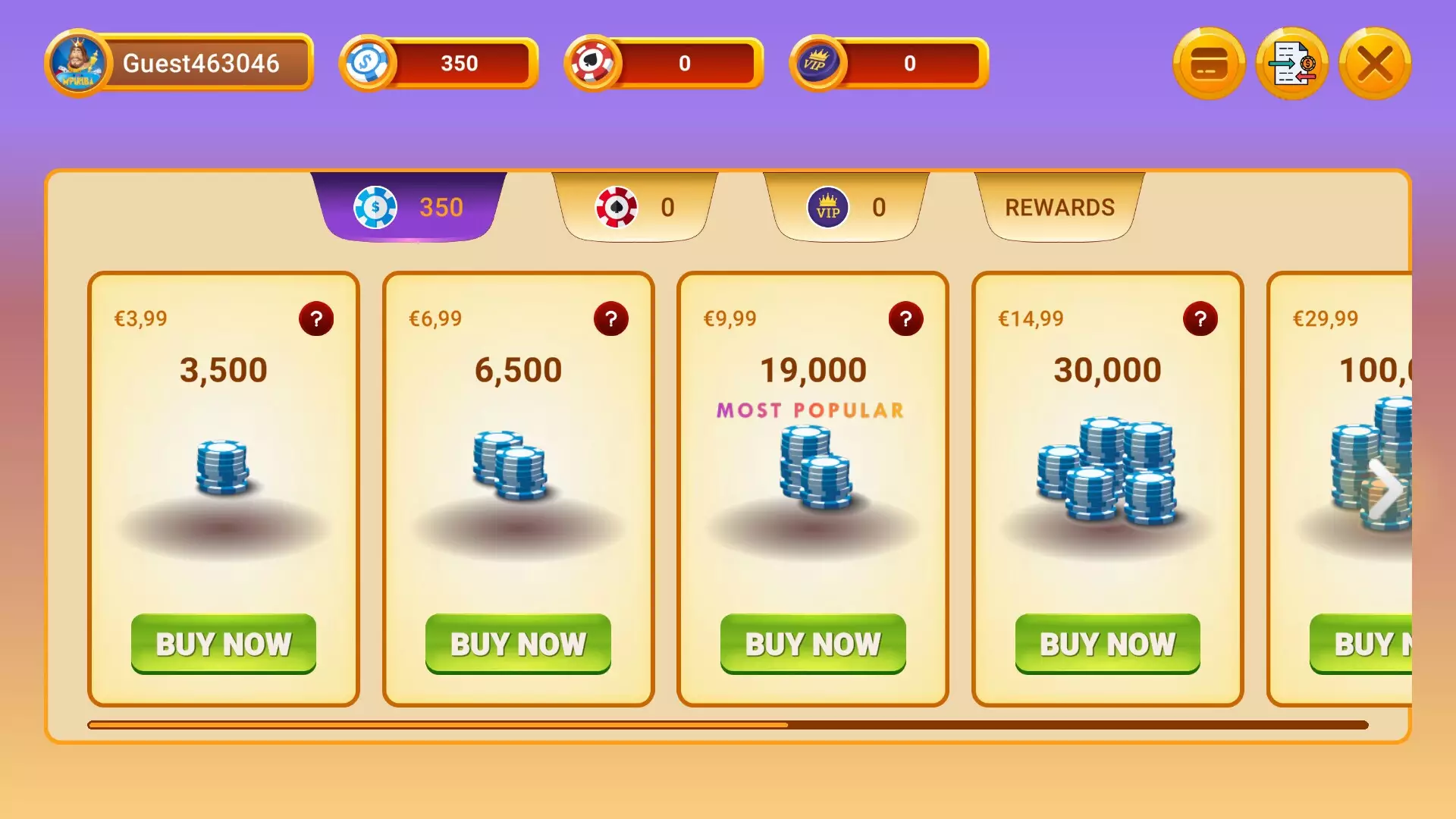
Task: Switch to the REWARDS tab
Action: click(1059, 207)
